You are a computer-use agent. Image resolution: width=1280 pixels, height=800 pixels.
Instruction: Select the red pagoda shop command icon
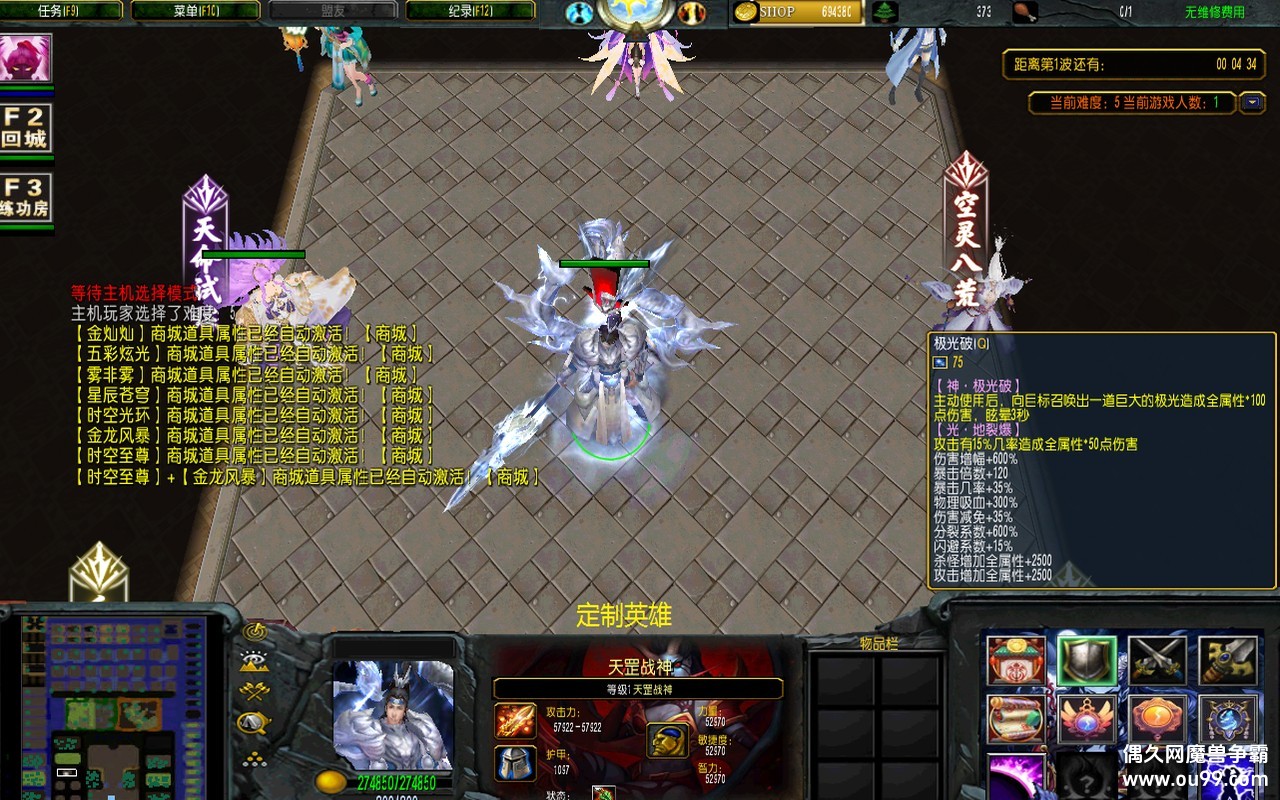coord(1016,661)
